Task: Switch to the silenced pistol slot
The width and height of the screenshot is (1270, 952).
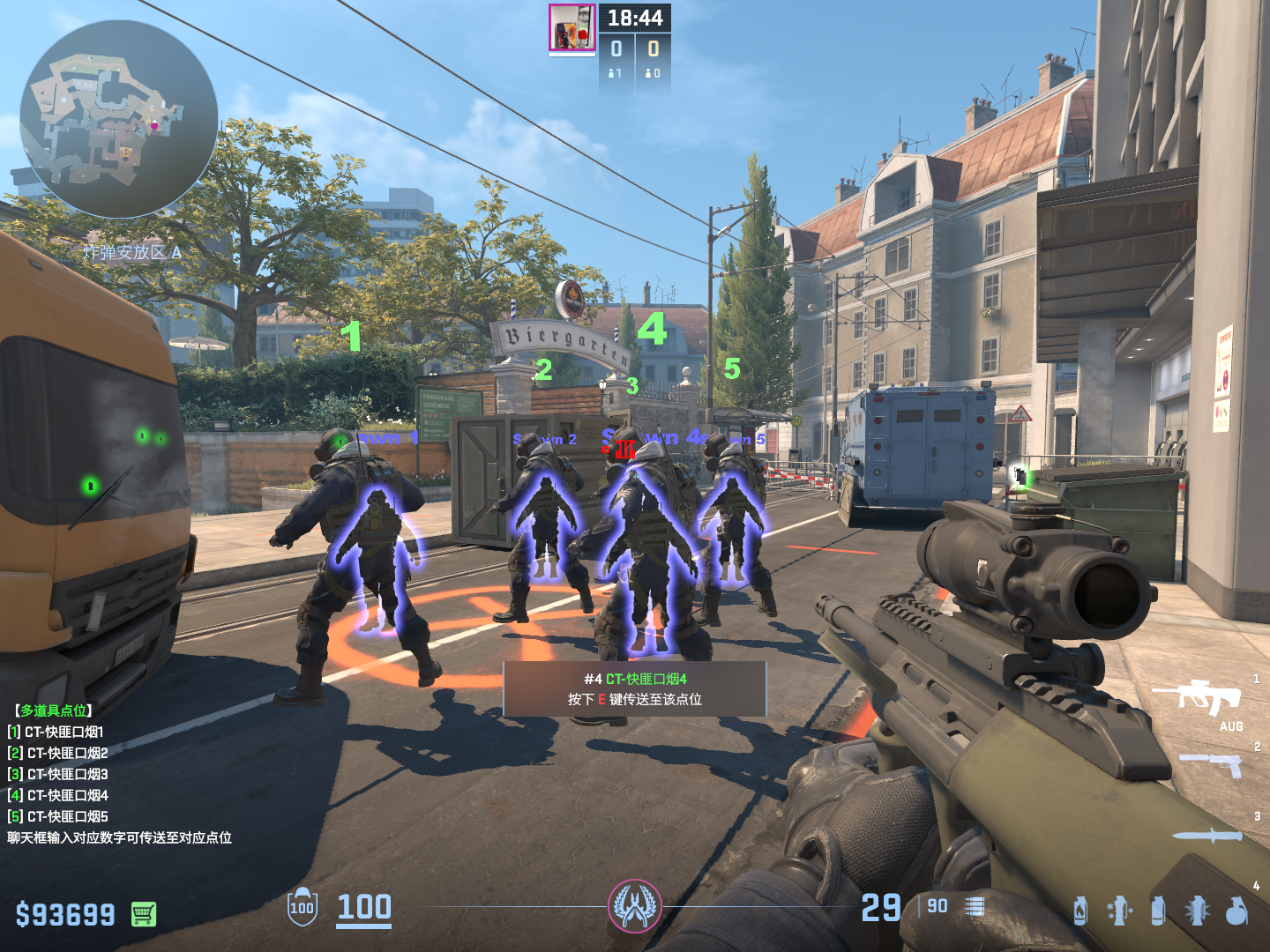Action: point(1211,763)
